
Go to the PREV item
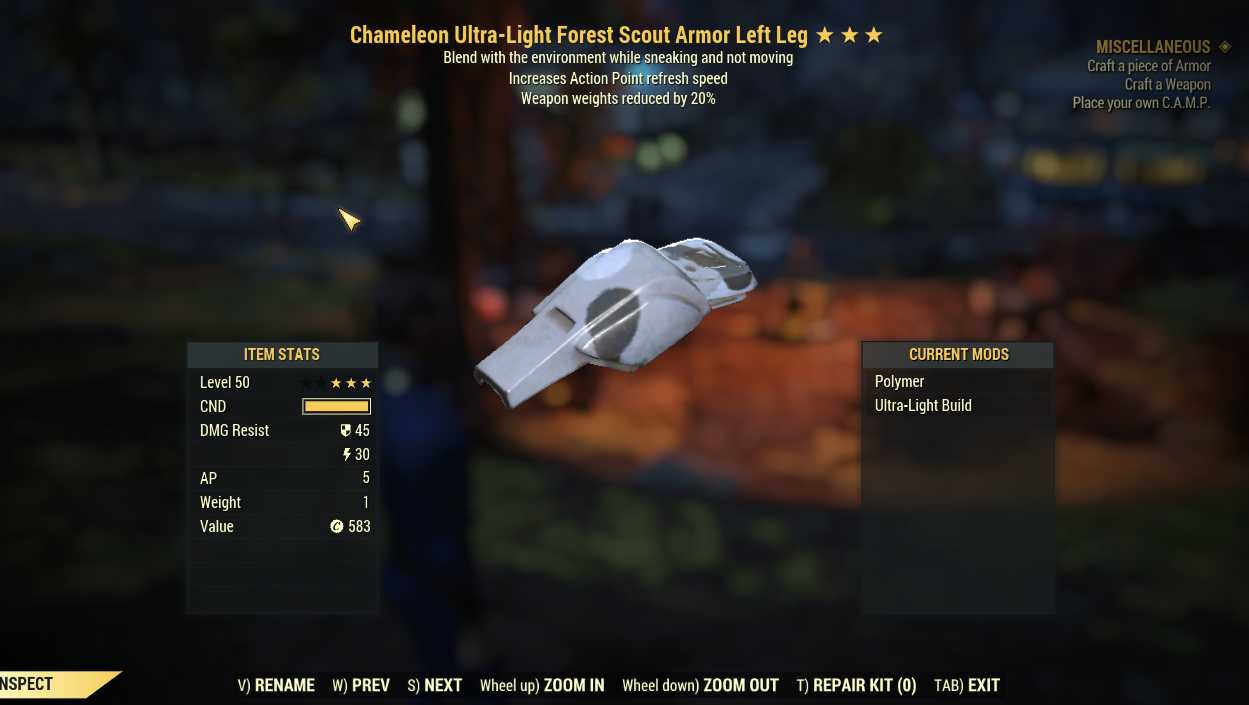click(x=361, y=685)
